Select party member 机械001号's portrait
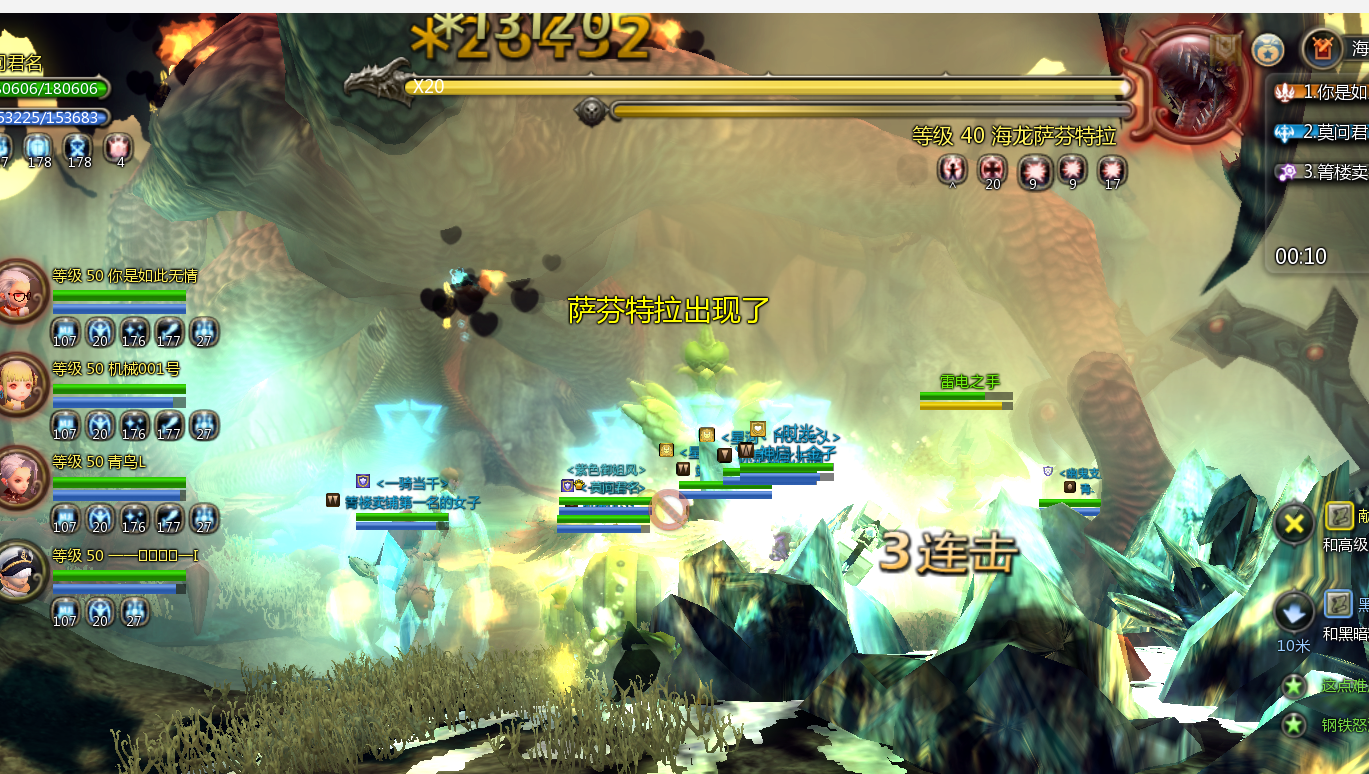The height and width of the screenshot is (774, 1369). coord(20,385)
